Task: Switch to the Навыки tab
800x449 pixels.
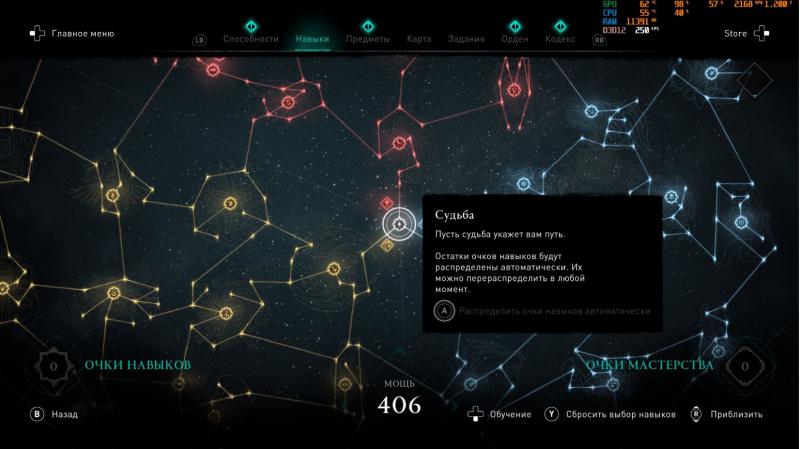Action: pyautogui.click(x=312, y=40)
